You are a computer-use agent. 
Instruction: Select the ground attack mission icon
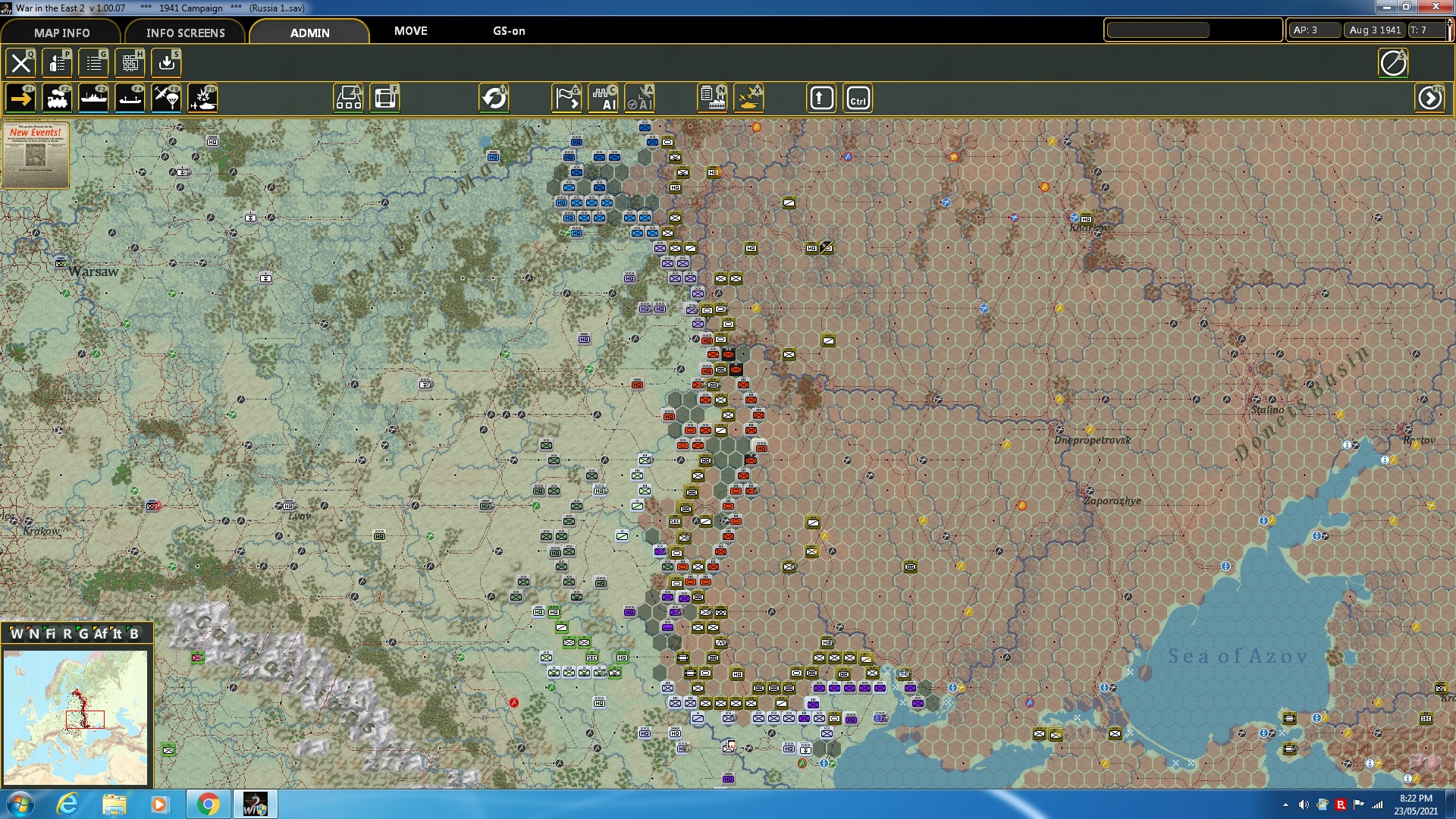tap(202, 99)
